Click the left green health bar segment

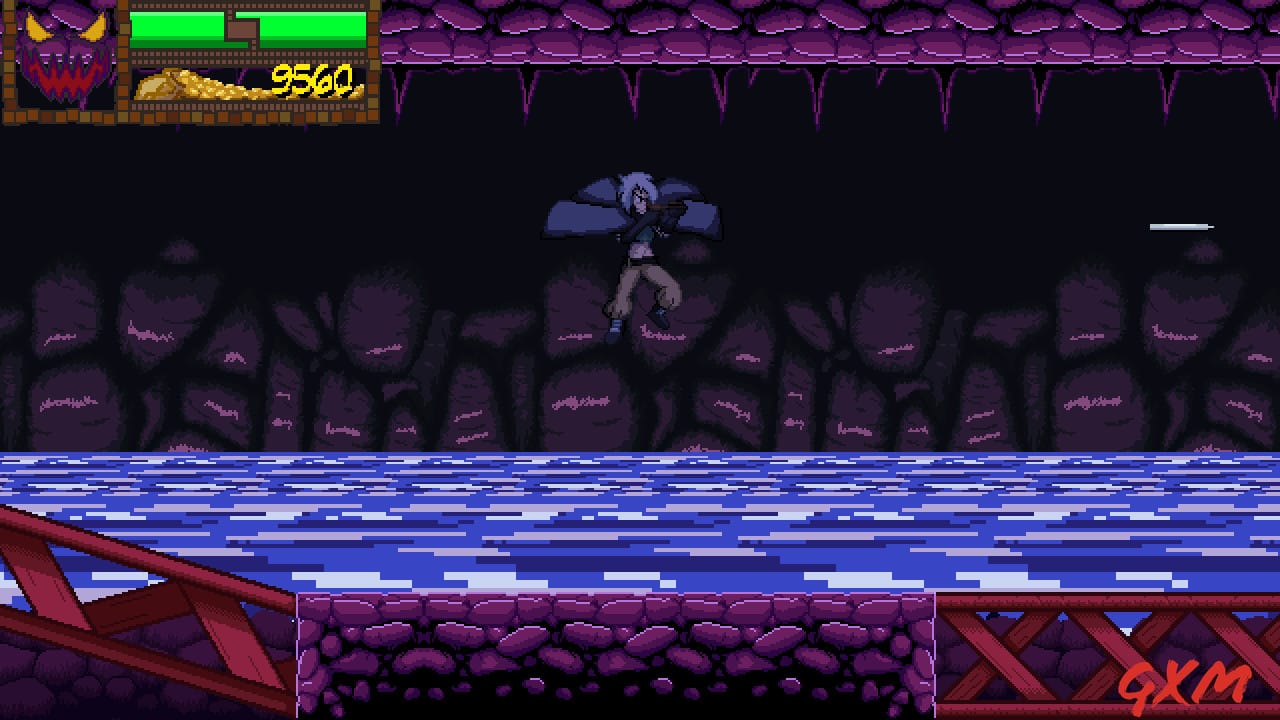pos(180,31)
